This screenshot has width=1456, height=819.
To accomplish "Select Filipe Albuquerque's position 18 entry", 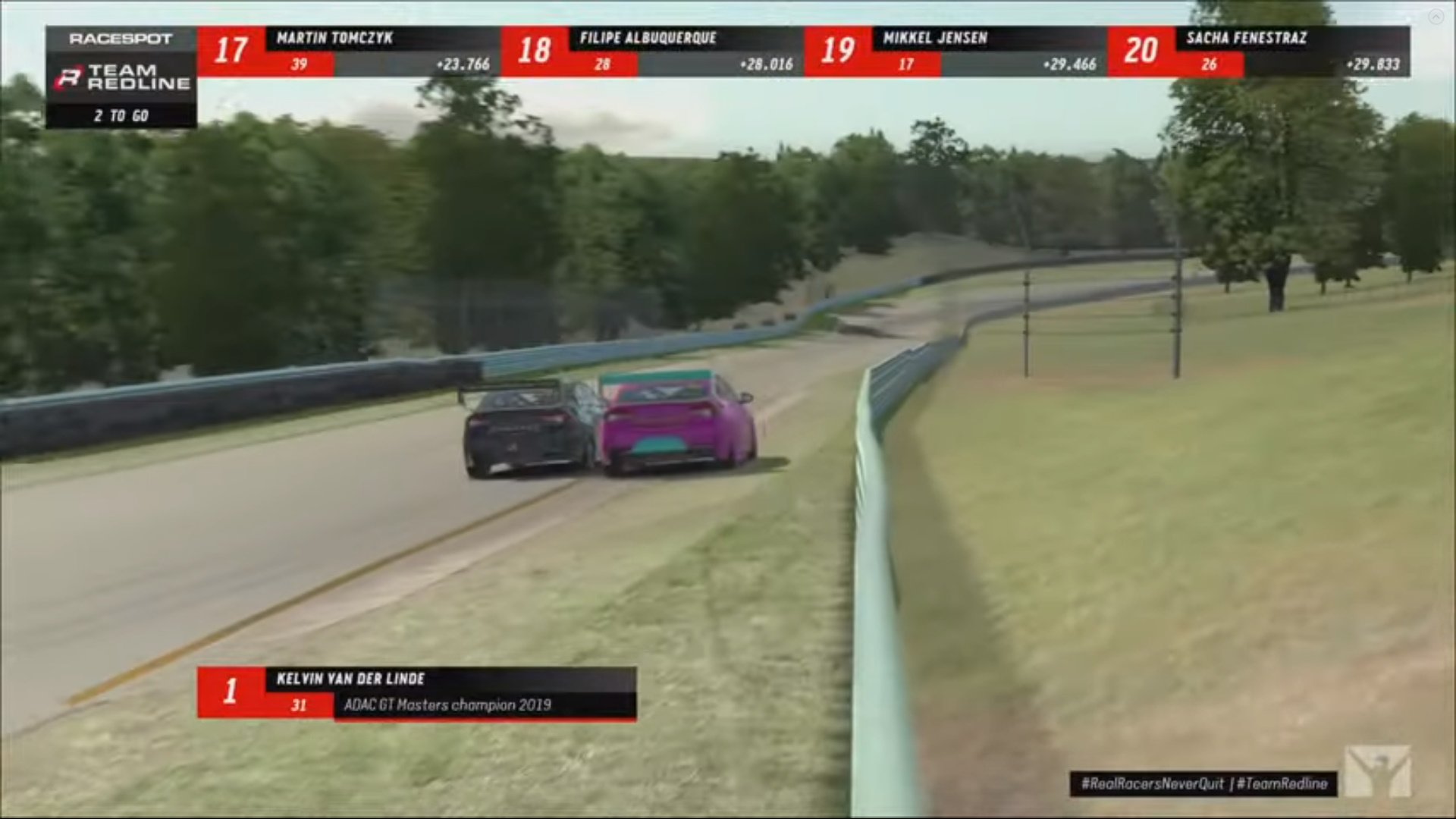I will pos(651,51).
